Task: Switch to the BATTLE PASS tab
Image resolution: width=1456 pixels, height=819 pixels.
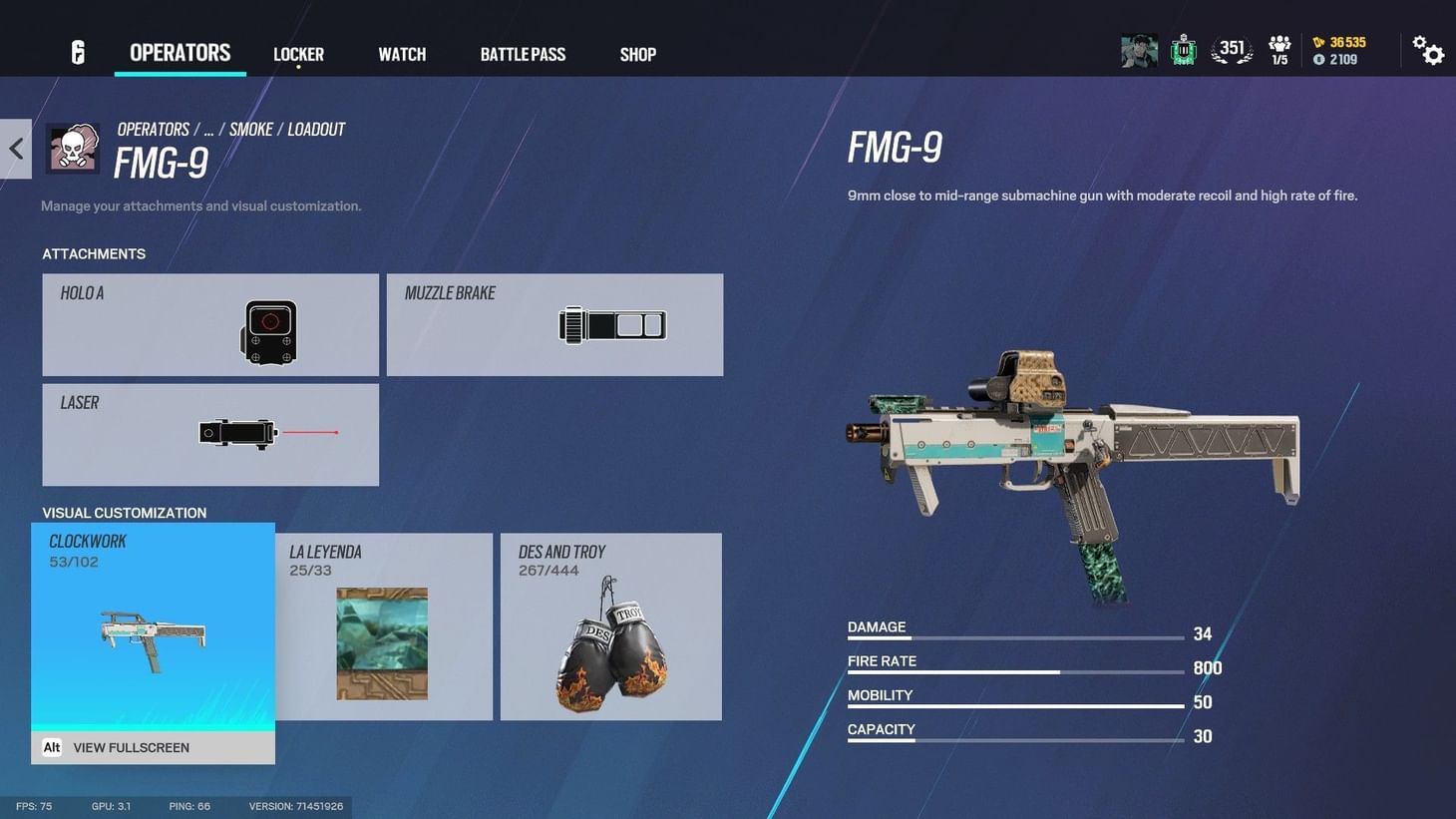Action: pos(523,54)
